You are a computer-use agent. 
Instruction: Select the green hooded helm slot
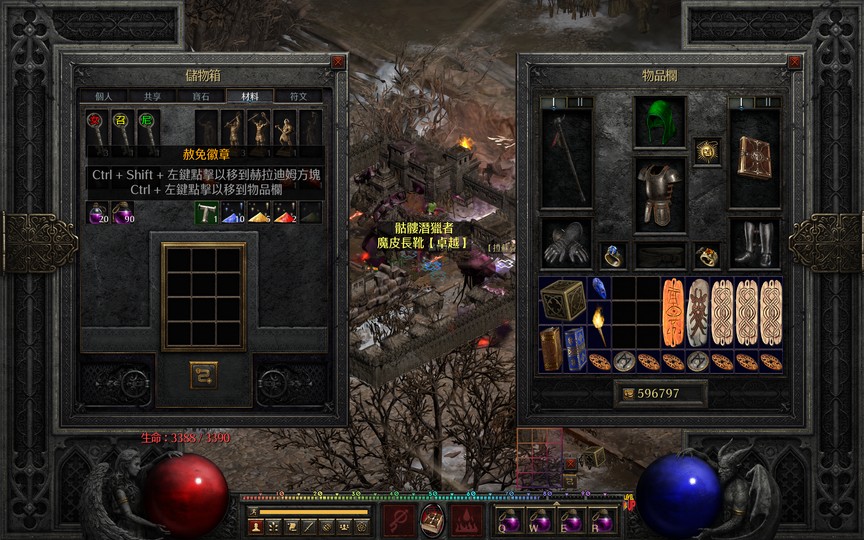click(x=660, y=122)
